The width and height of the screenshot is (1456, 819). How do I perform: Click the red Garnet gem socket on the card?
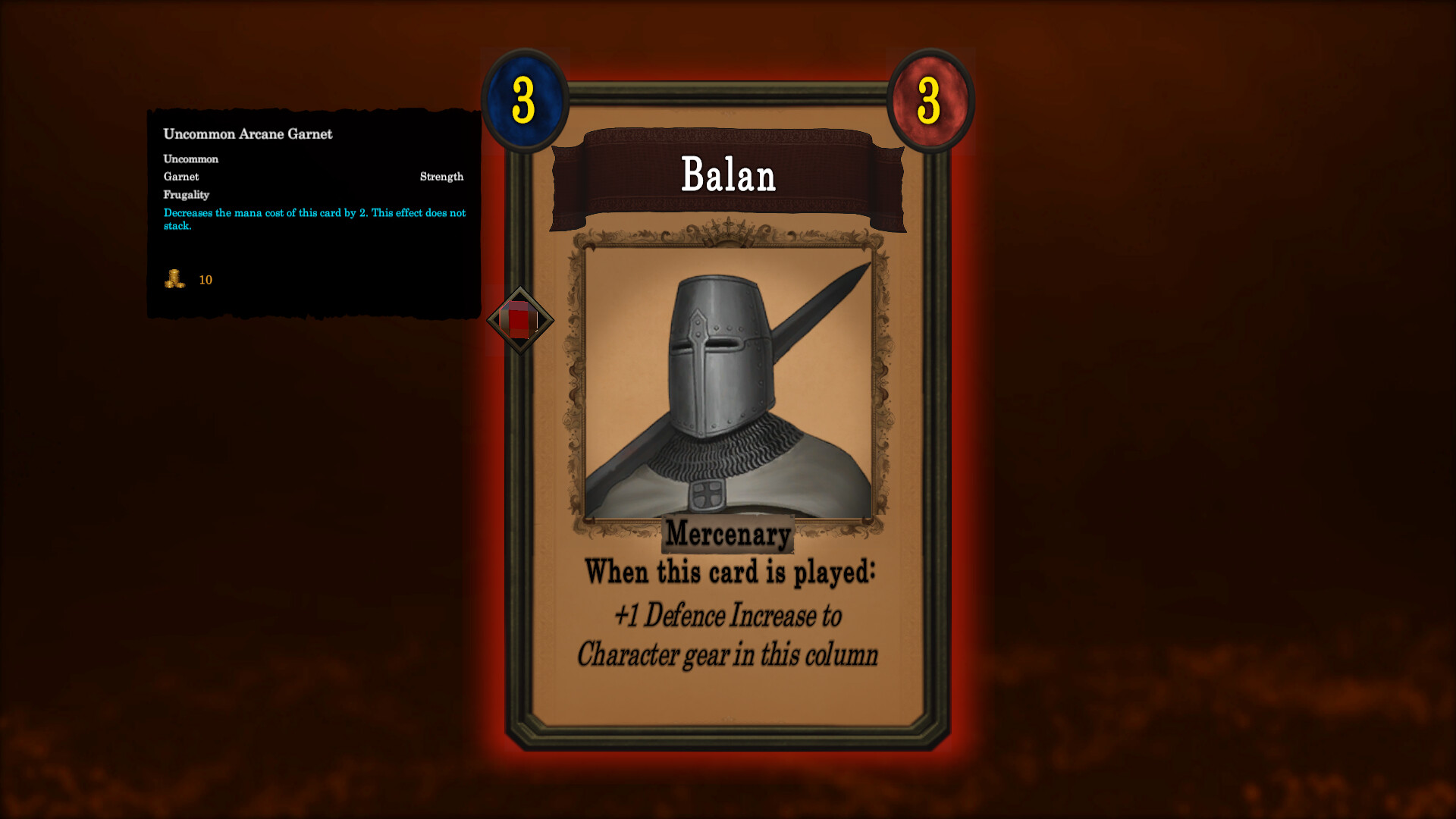pyautogui.click(x=519, y=321)
